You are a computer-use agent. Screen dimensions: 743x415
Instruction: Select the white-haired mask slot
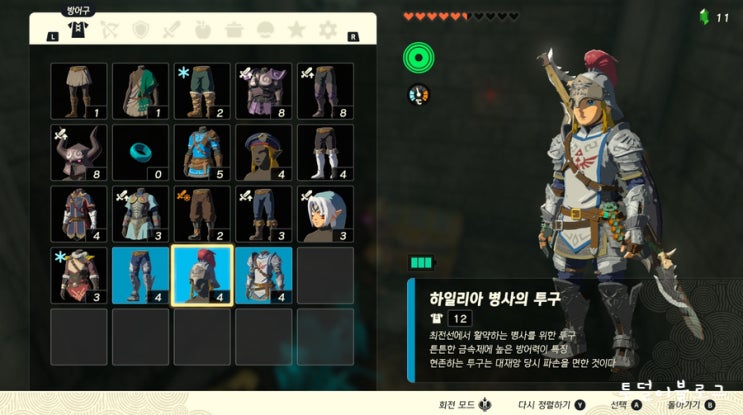point(324,214)
